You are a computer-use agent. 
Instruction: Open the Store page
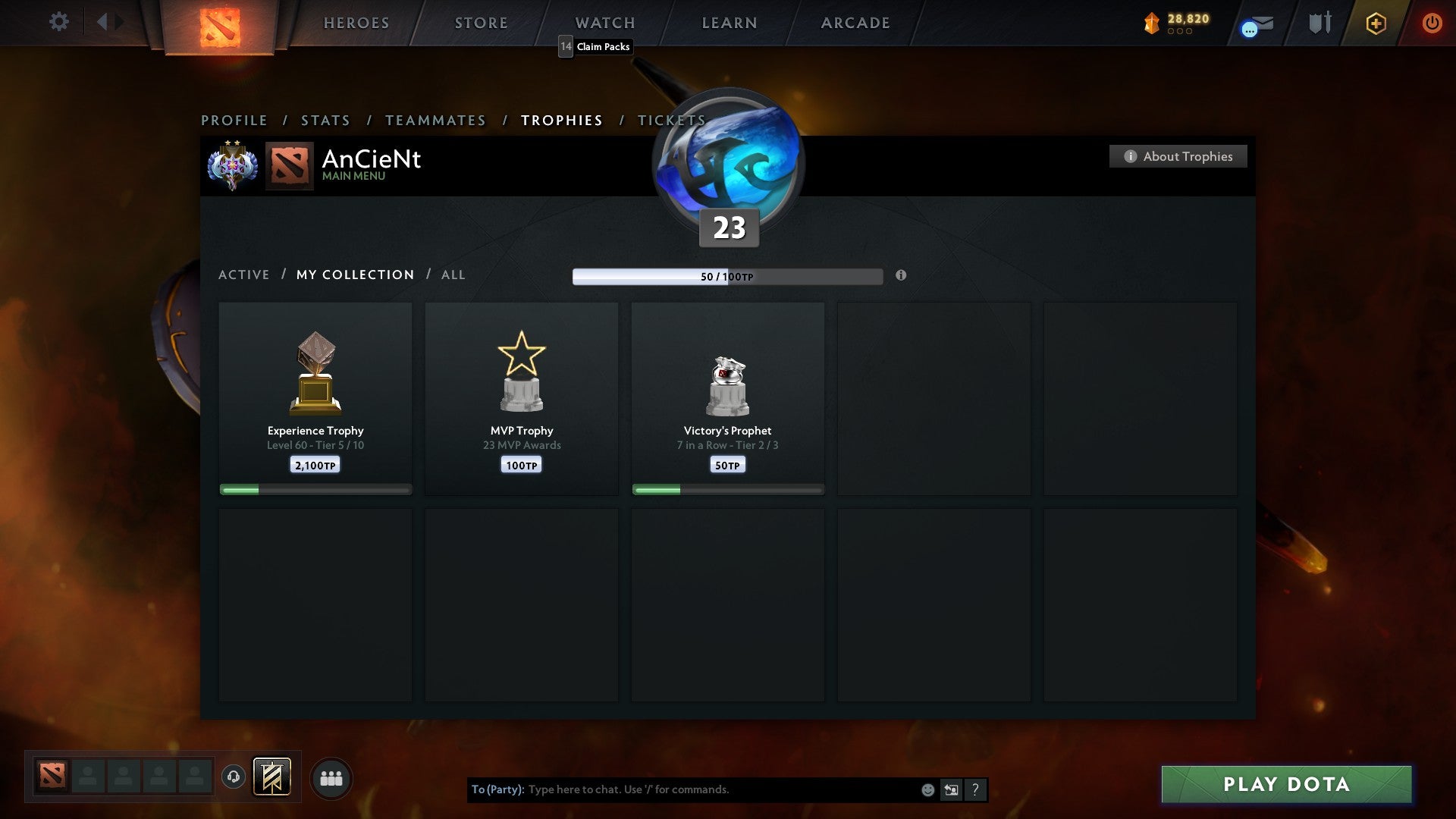(482, 23)
